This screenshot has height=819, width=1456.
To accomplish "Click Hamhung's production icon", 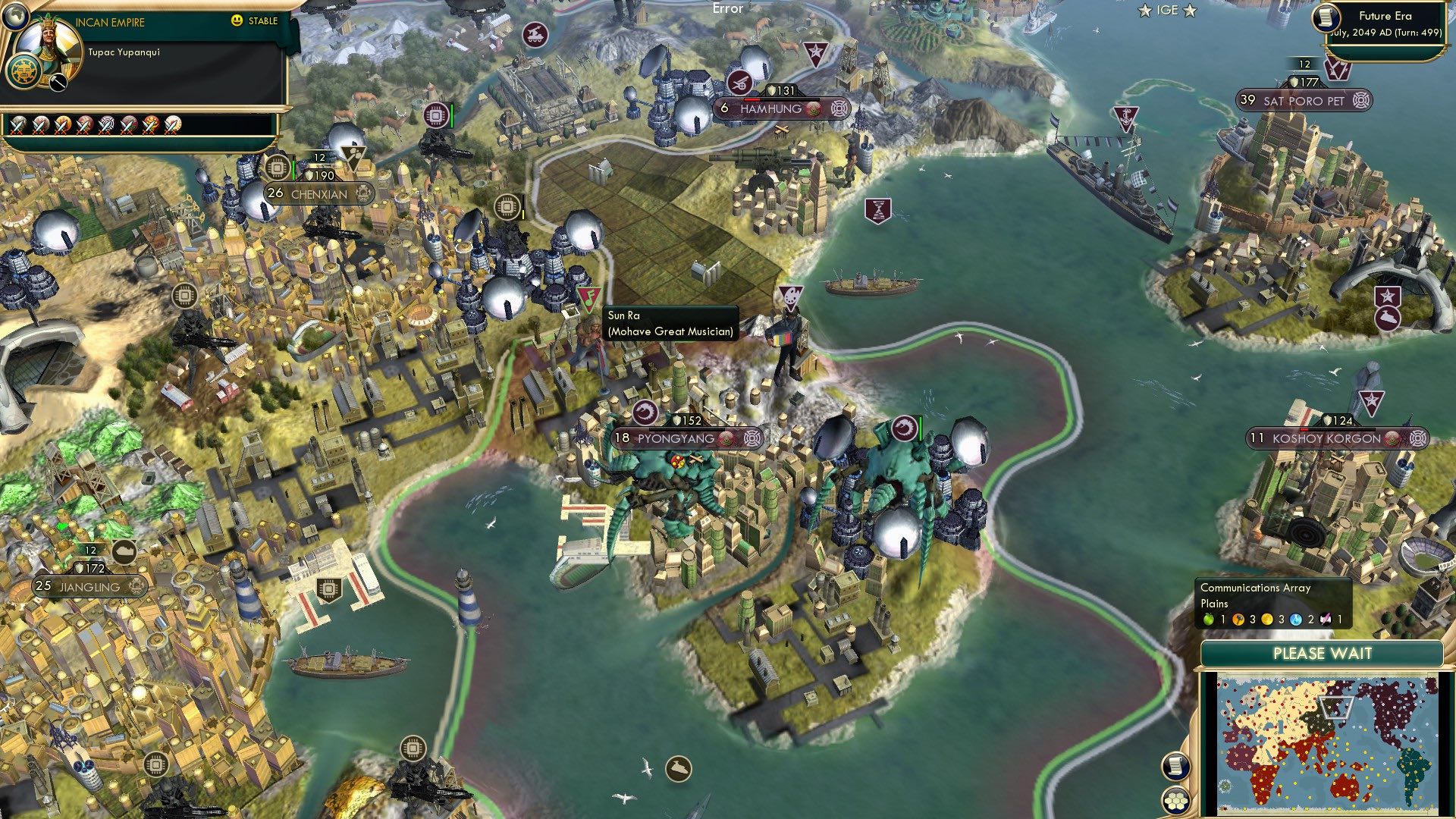I will (x=740, y=83).
